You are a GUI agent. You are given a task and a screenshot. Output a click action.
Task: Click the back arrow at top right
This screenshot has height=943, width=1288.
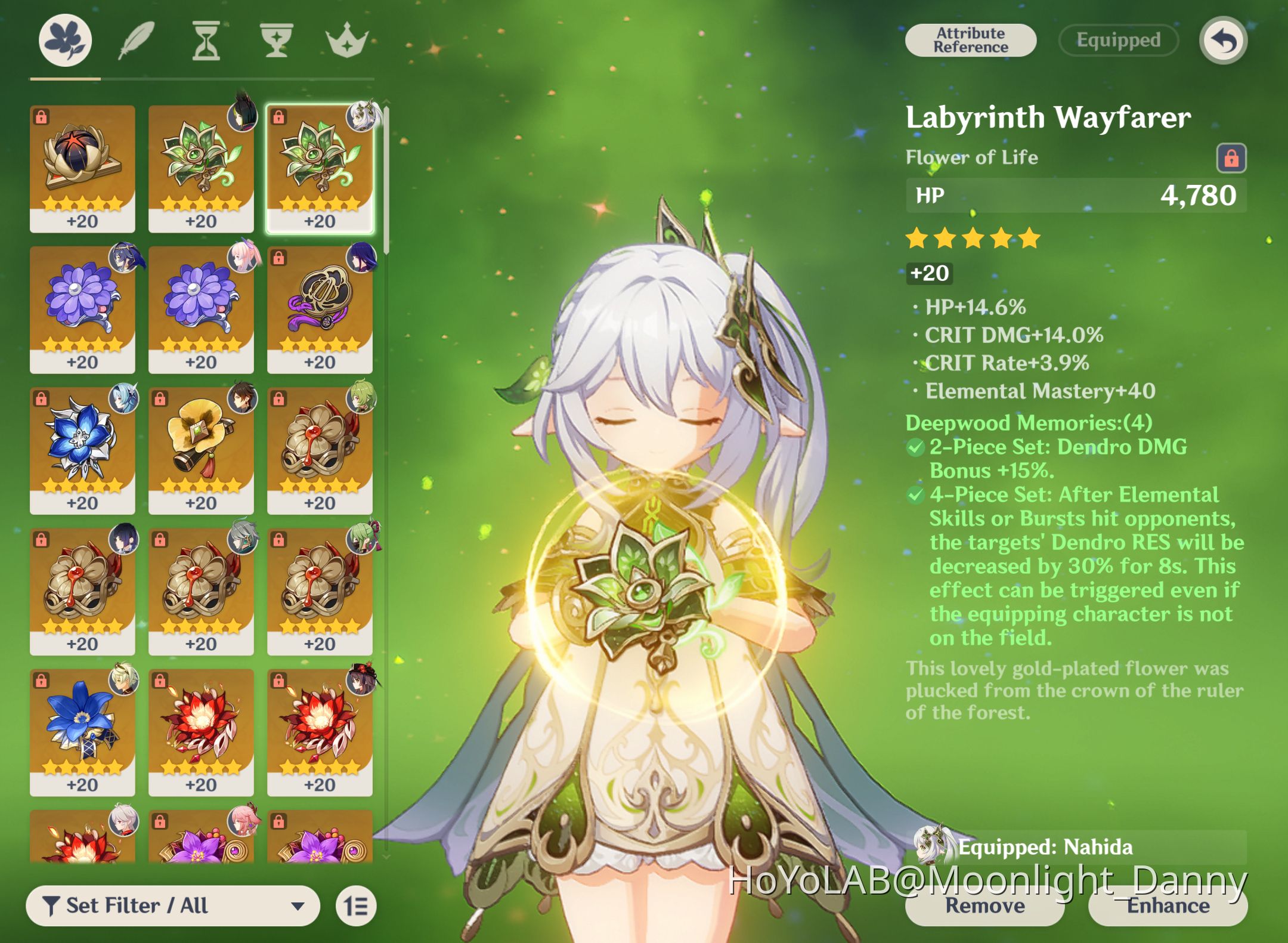(x=1223, y=40)
